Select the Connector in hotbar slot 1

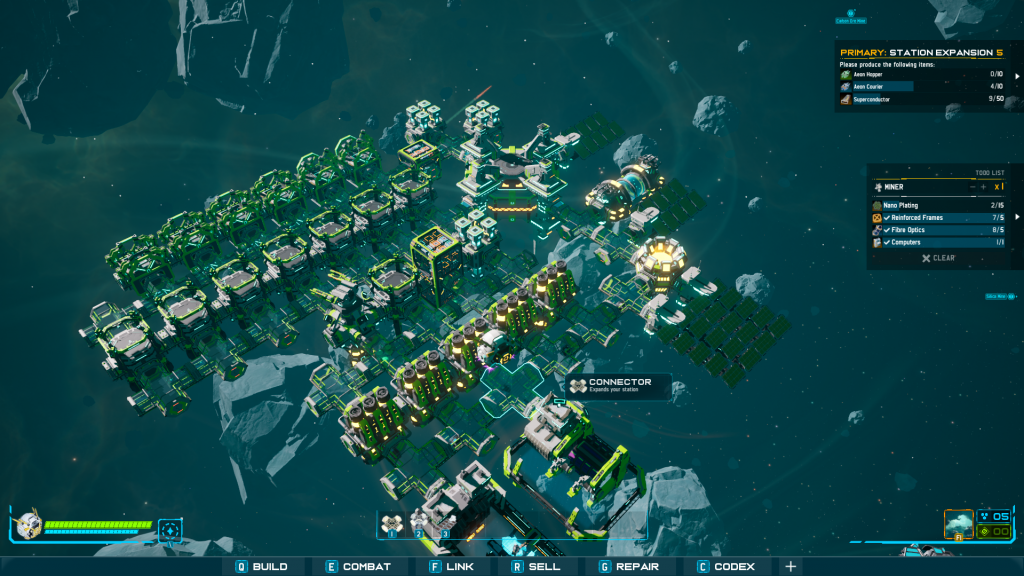[391, 523]
